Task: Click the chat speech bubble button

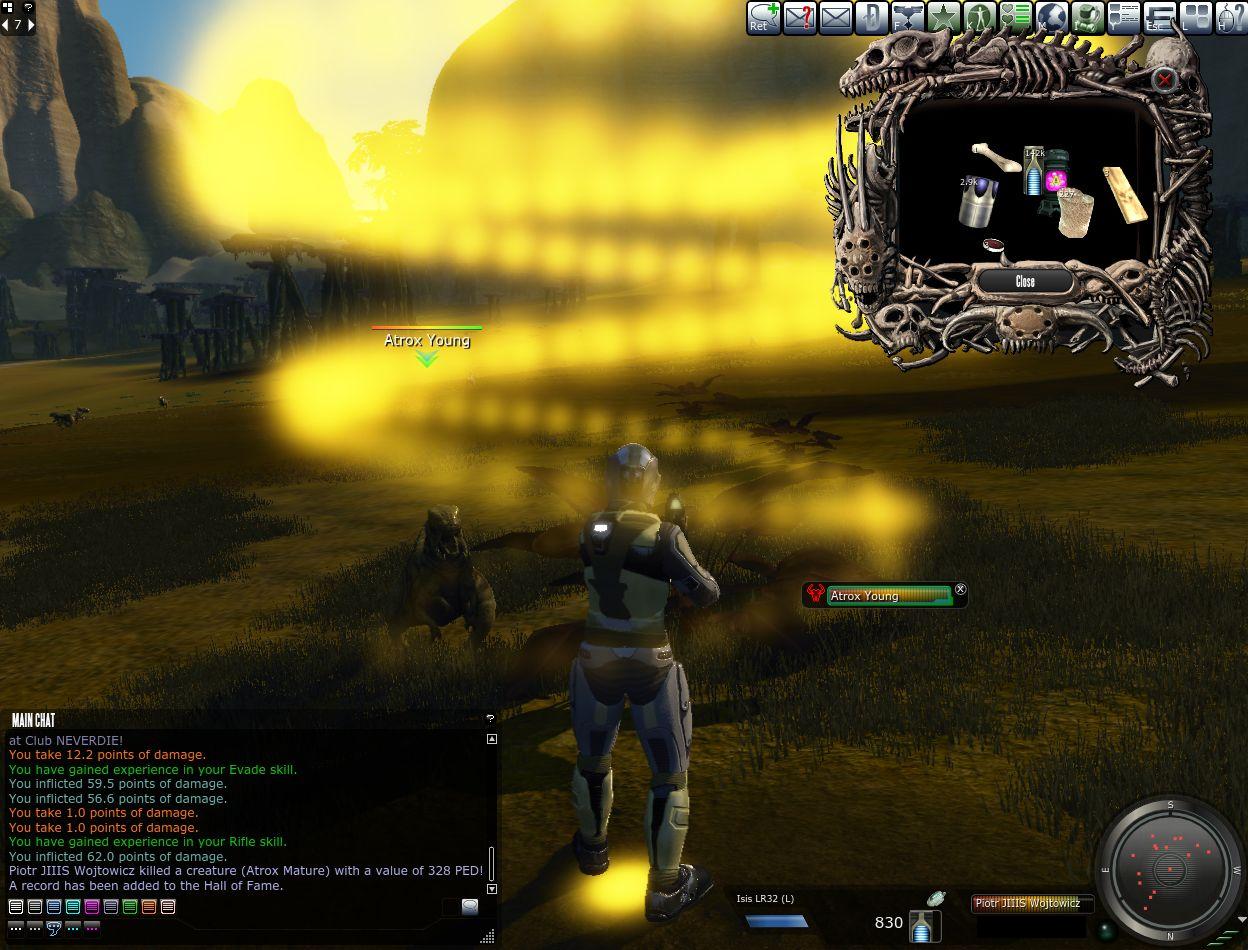Action: click(x=469, y=907)
